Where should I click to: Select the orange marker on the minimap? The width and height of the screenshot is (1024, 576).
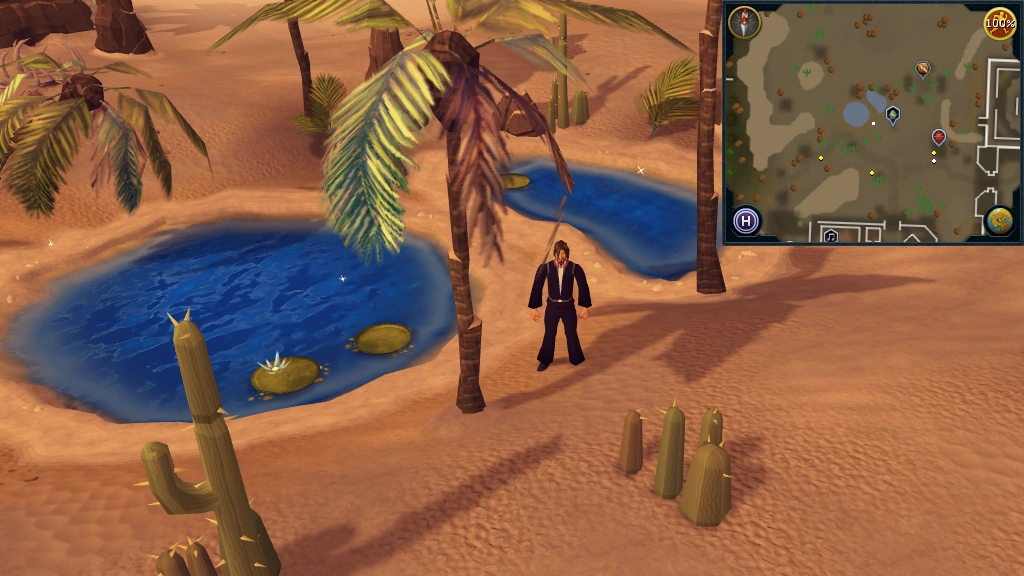(x=923, y=69)
